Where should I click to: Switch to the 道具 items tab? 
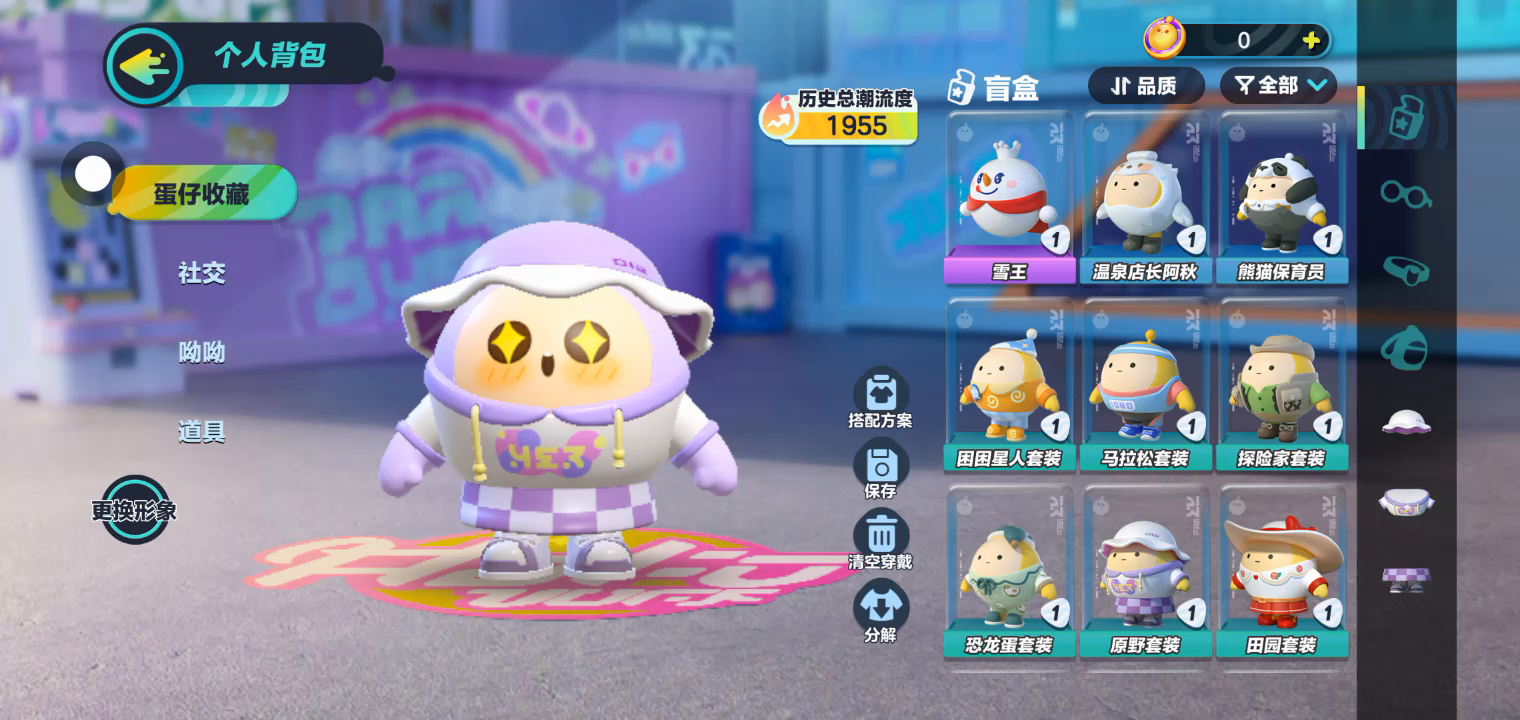(x=202, y=432)
